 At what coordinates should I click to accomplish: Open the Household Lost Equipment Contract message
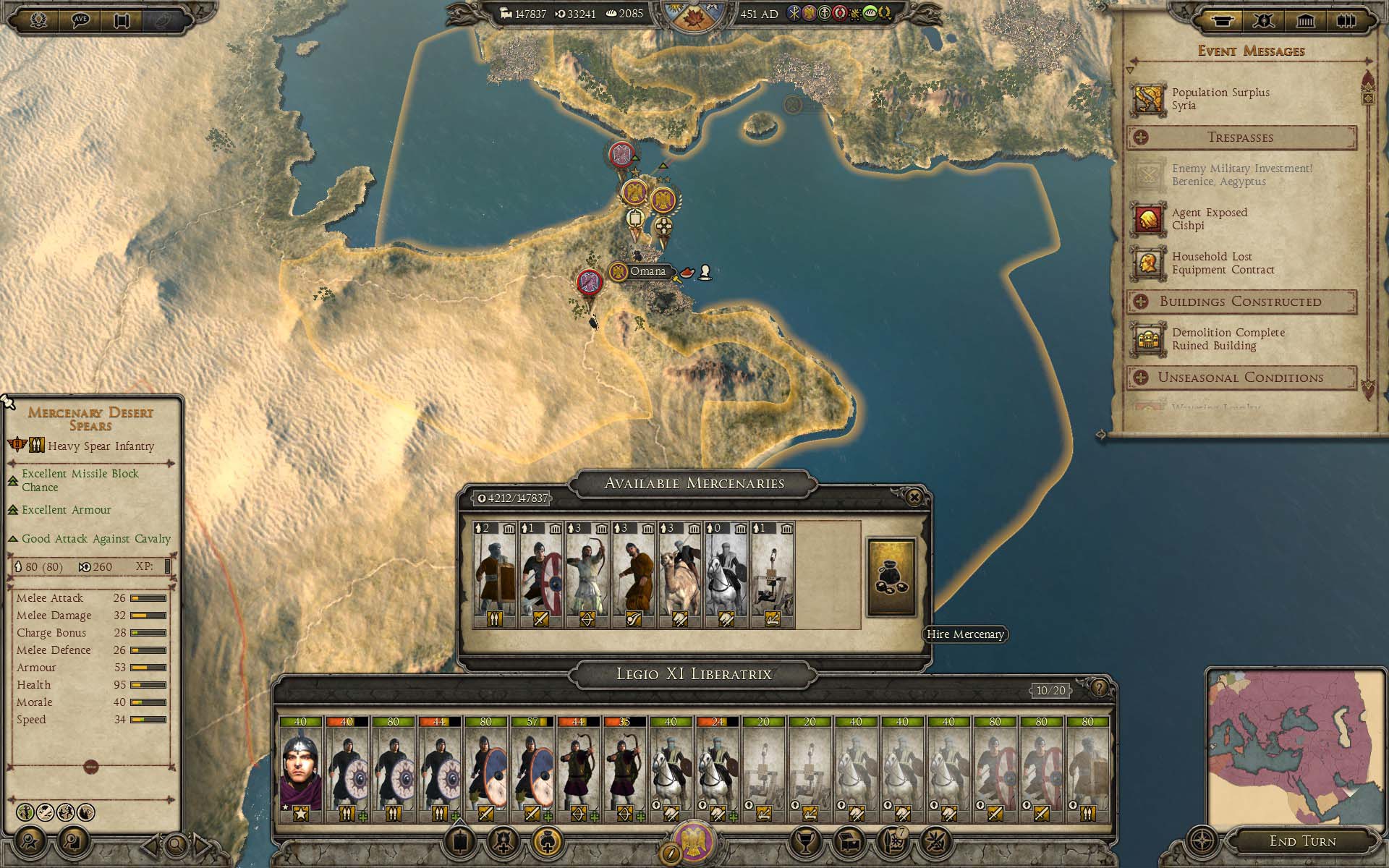click(x=1223, y=263)
